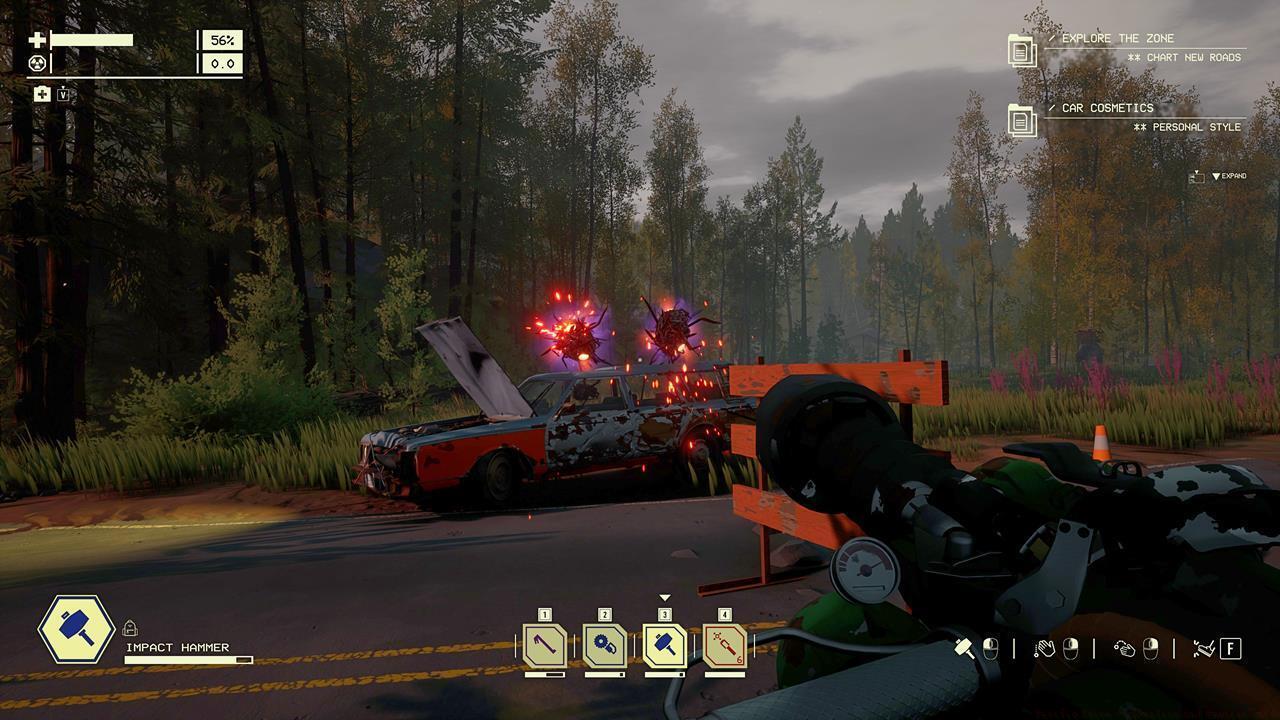Select the crowbar hotbar slot
This screenshot has height=720, width=1280.
click(545, 646)
